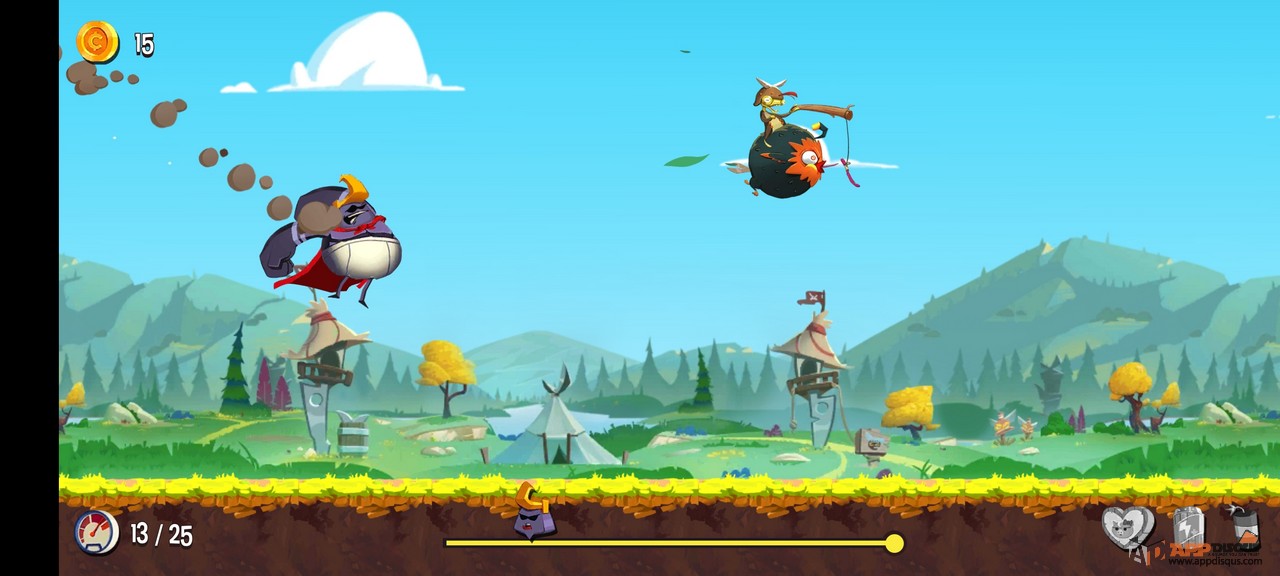This screenshot has height=576, width=1280.
Task: Activate the lightning bolt energy can booster
Action: coord(1188,527)
